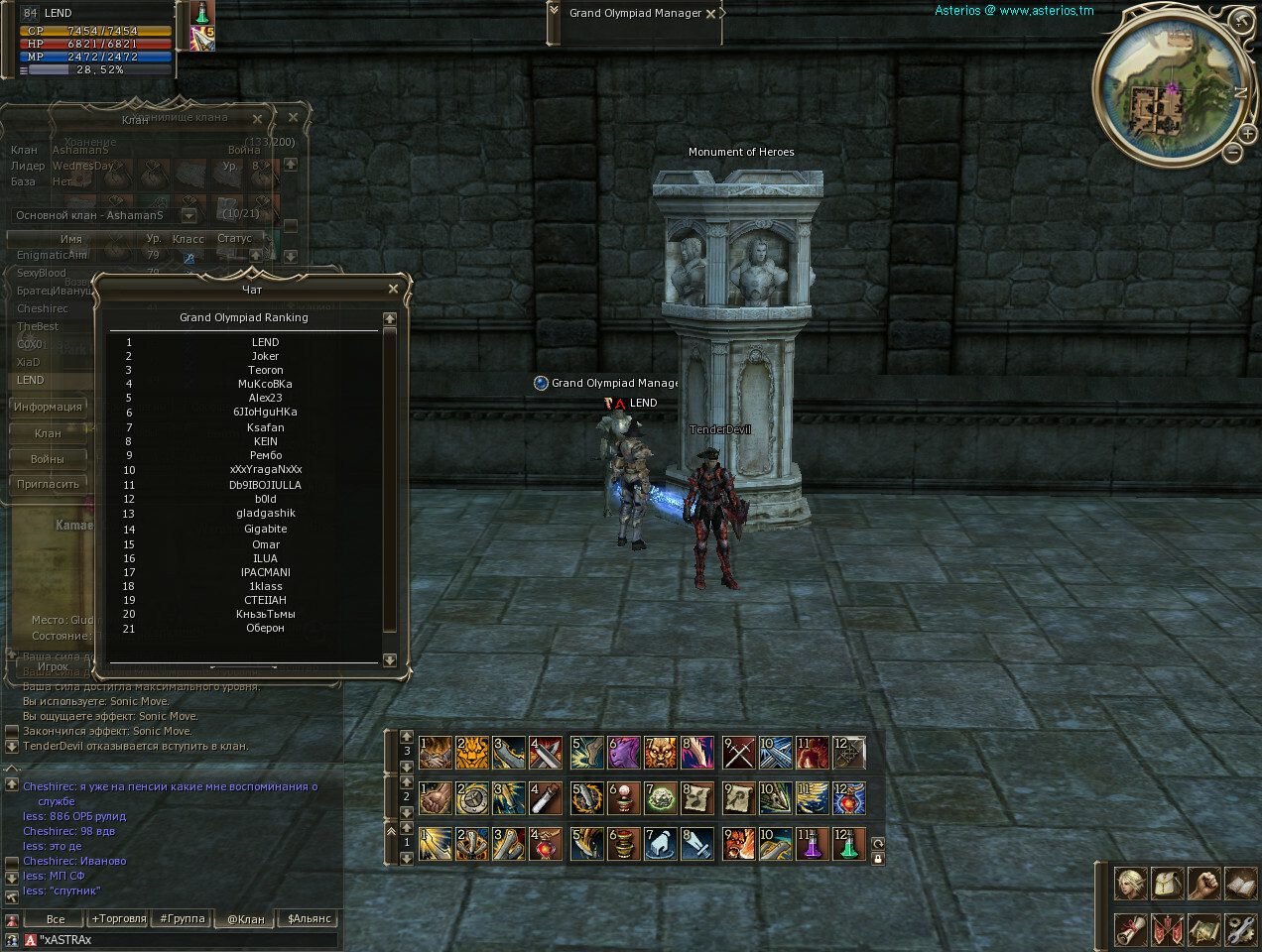Zoom out the minimap with the minus button
1262x952 pixels.
point(1232,152)
